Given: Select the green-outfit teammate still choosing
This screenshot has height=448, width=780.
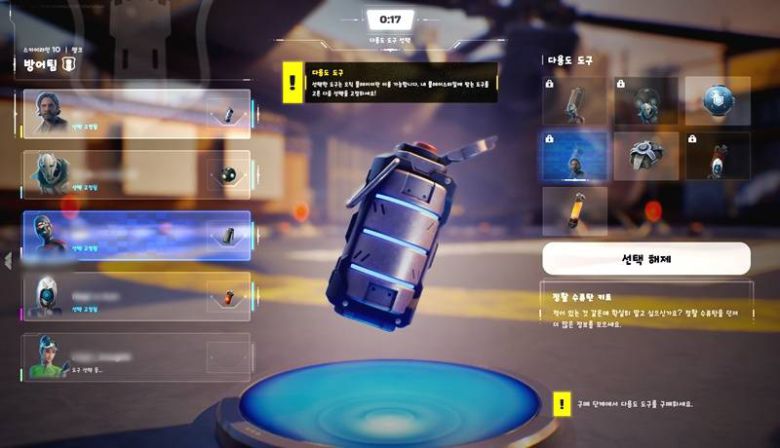Looking at the screenshot, I should [137, 357].
